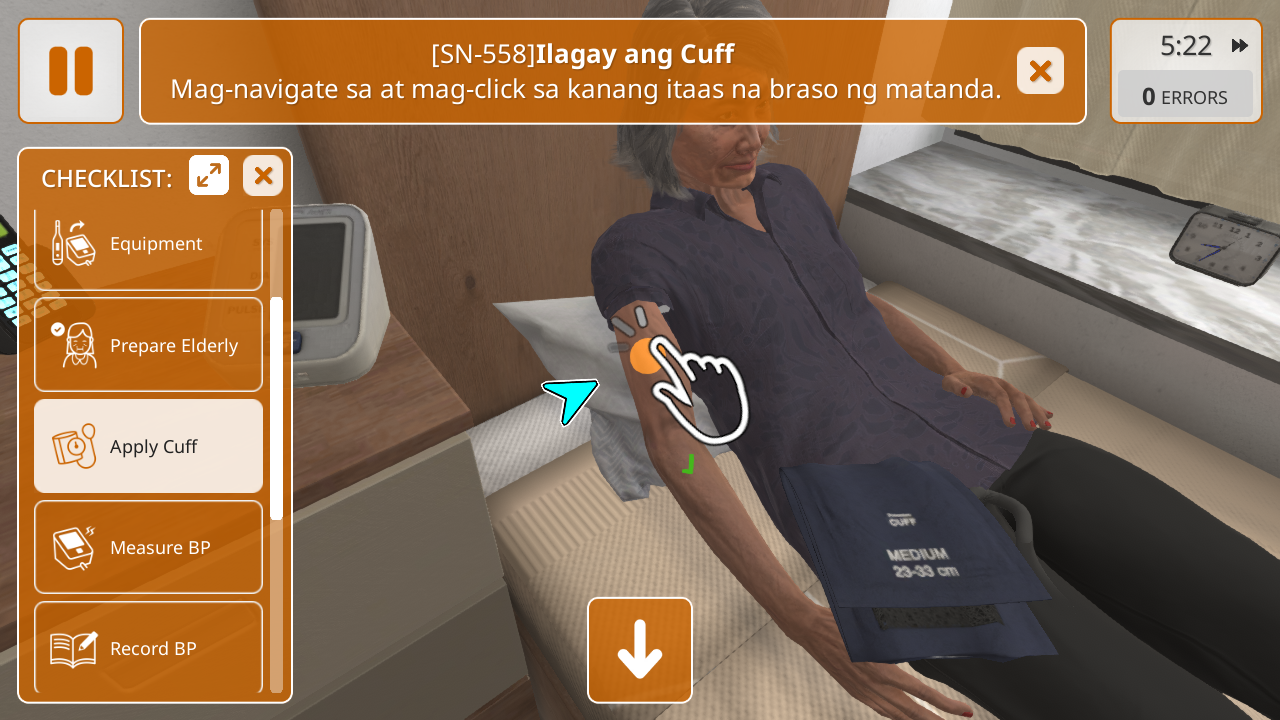Image resolution: width=1280 pixels, height=720 pixels.
Task: Dismiss the Ilagay ang Cuff instruction banner
Action: pos(1040,71)
